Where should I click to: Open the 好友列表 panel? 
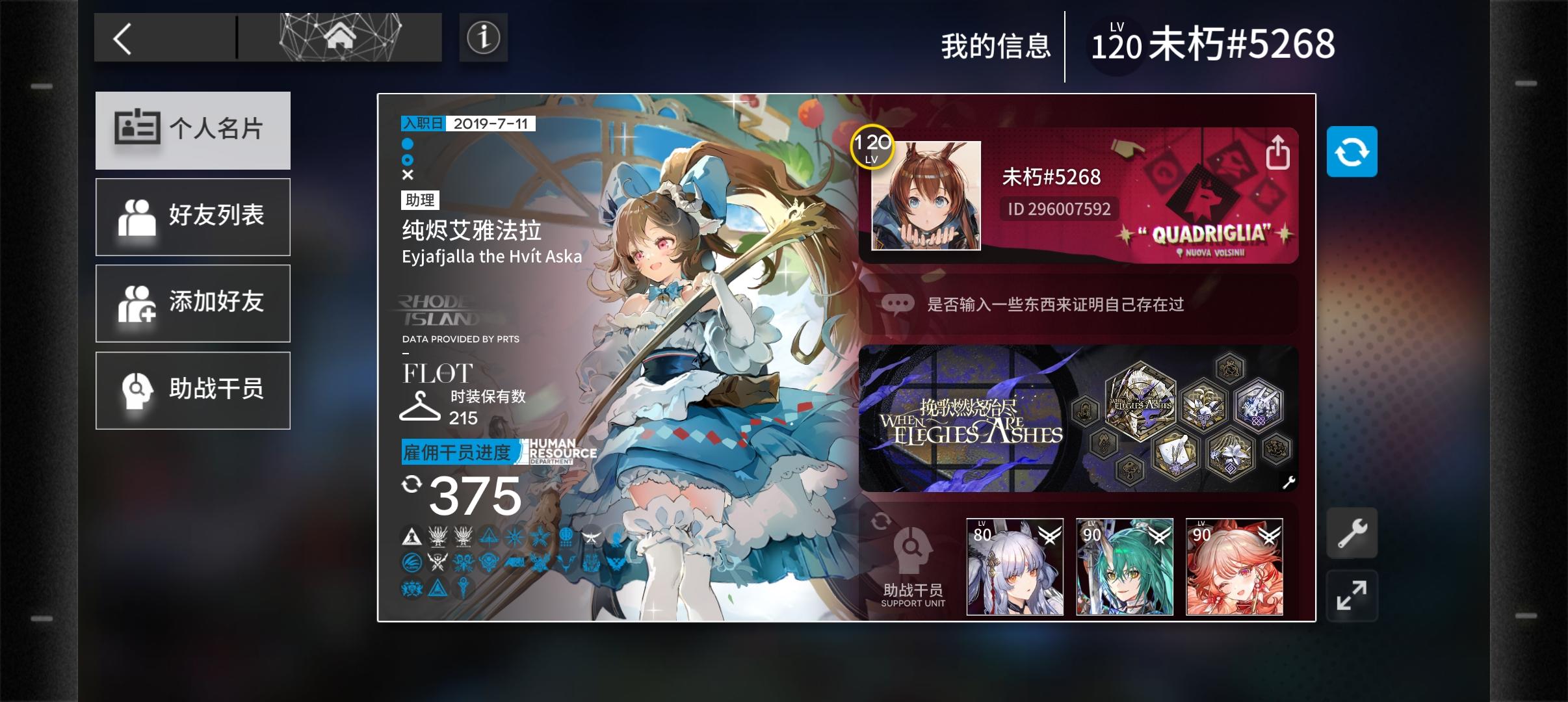coord(193,216)
